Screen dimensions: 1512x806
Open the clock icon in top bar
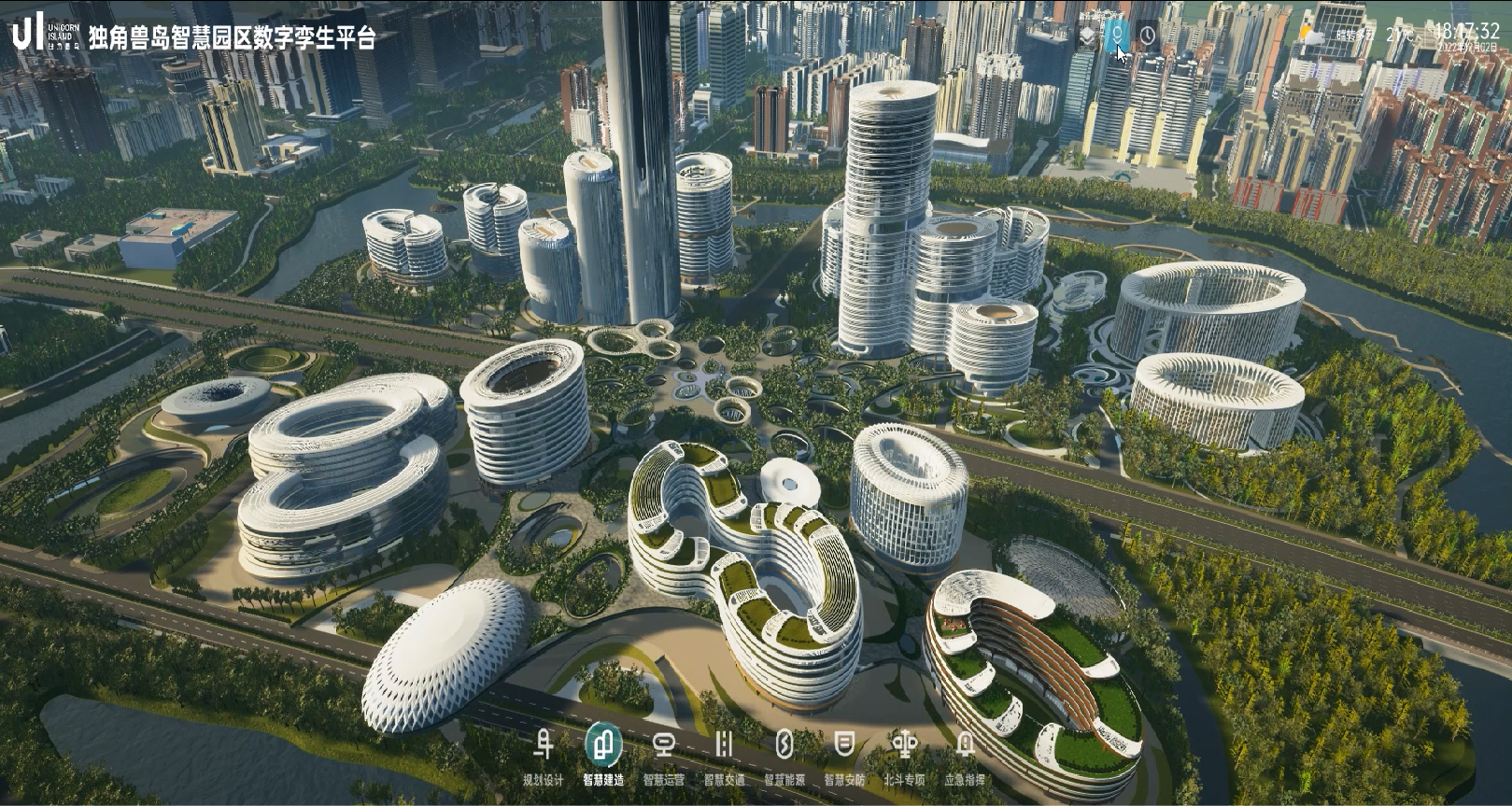tap(1148, 36)
